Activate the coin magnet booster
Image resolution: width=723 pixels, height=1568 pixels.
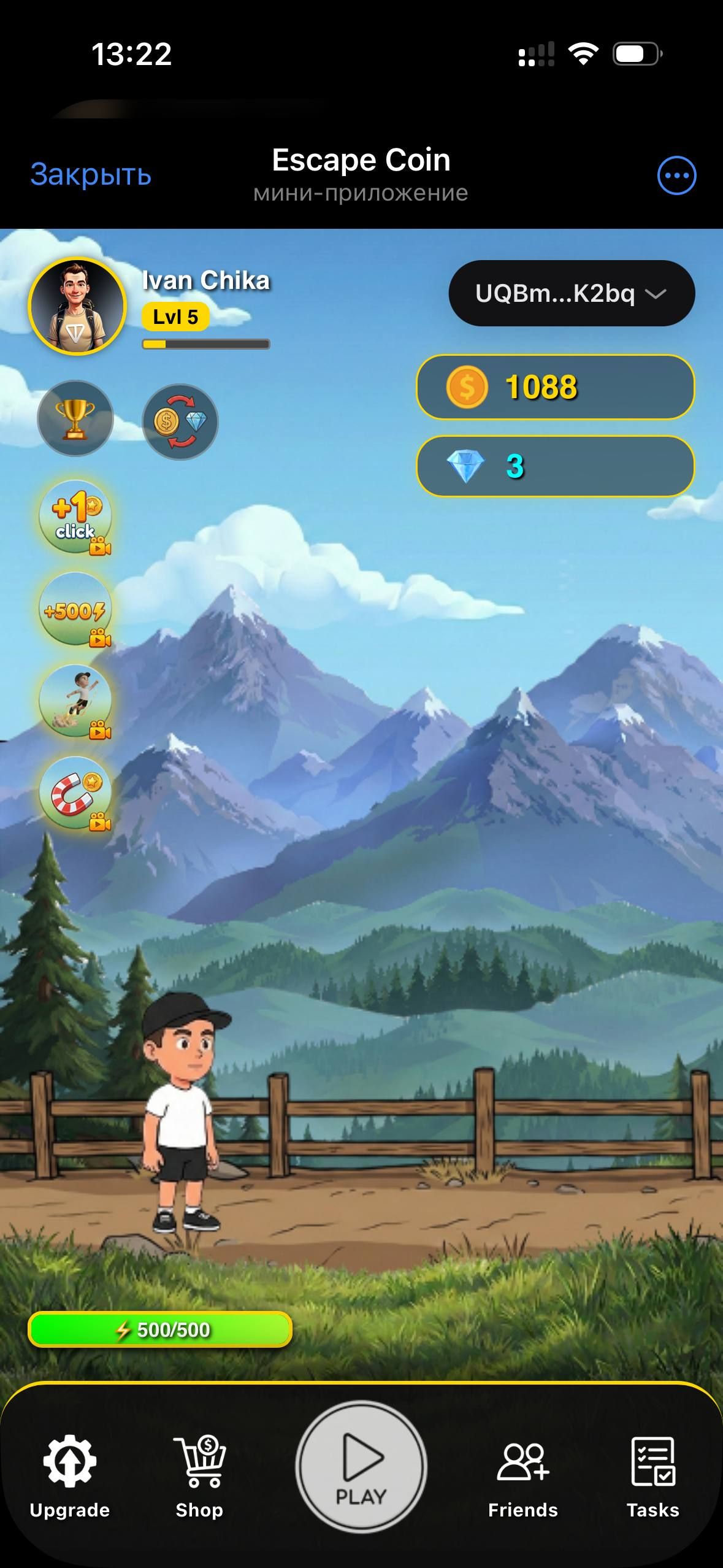(x=75, y=793)
